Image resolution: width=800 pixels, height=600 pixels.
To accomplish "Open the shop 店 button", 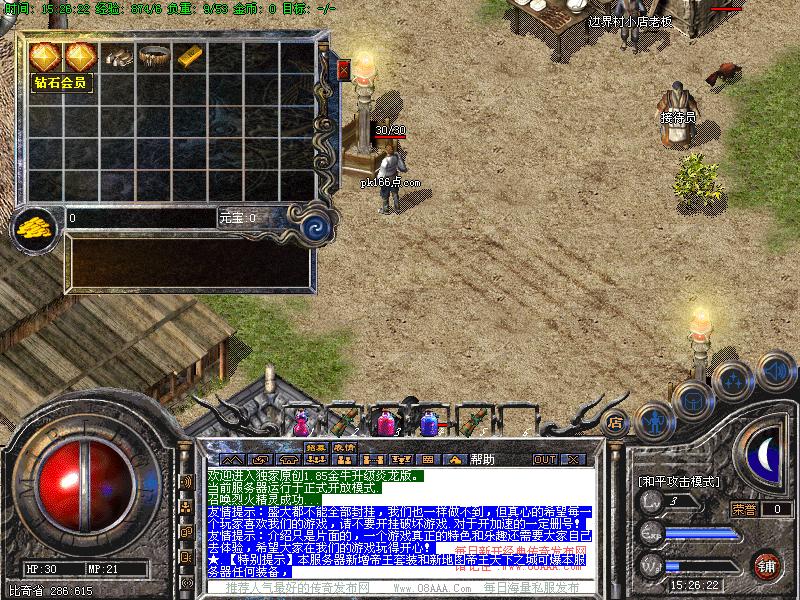I will point(616,423).
